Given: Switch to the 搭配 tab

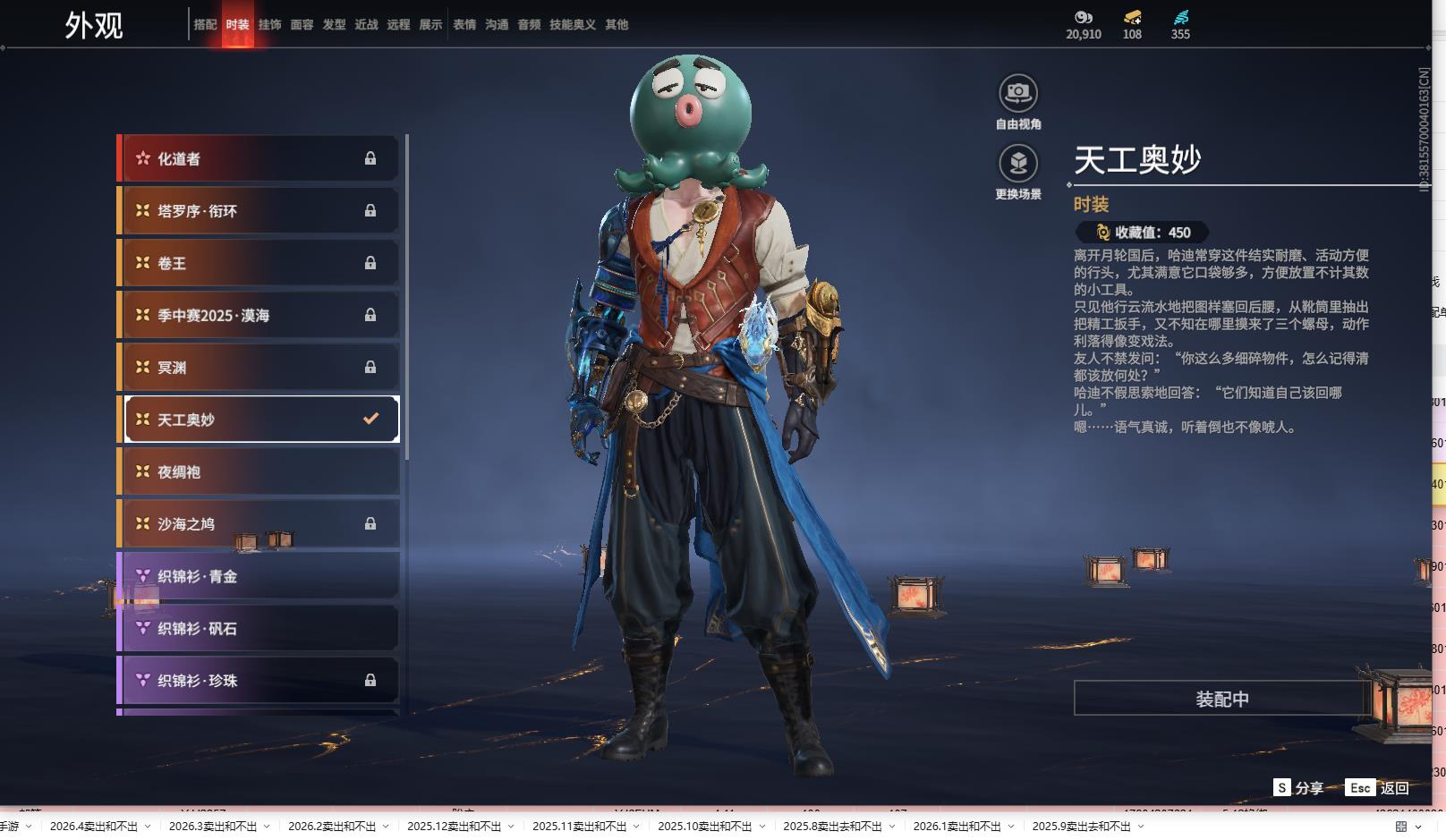Looking at the screenshot, I should pos(205,25).
